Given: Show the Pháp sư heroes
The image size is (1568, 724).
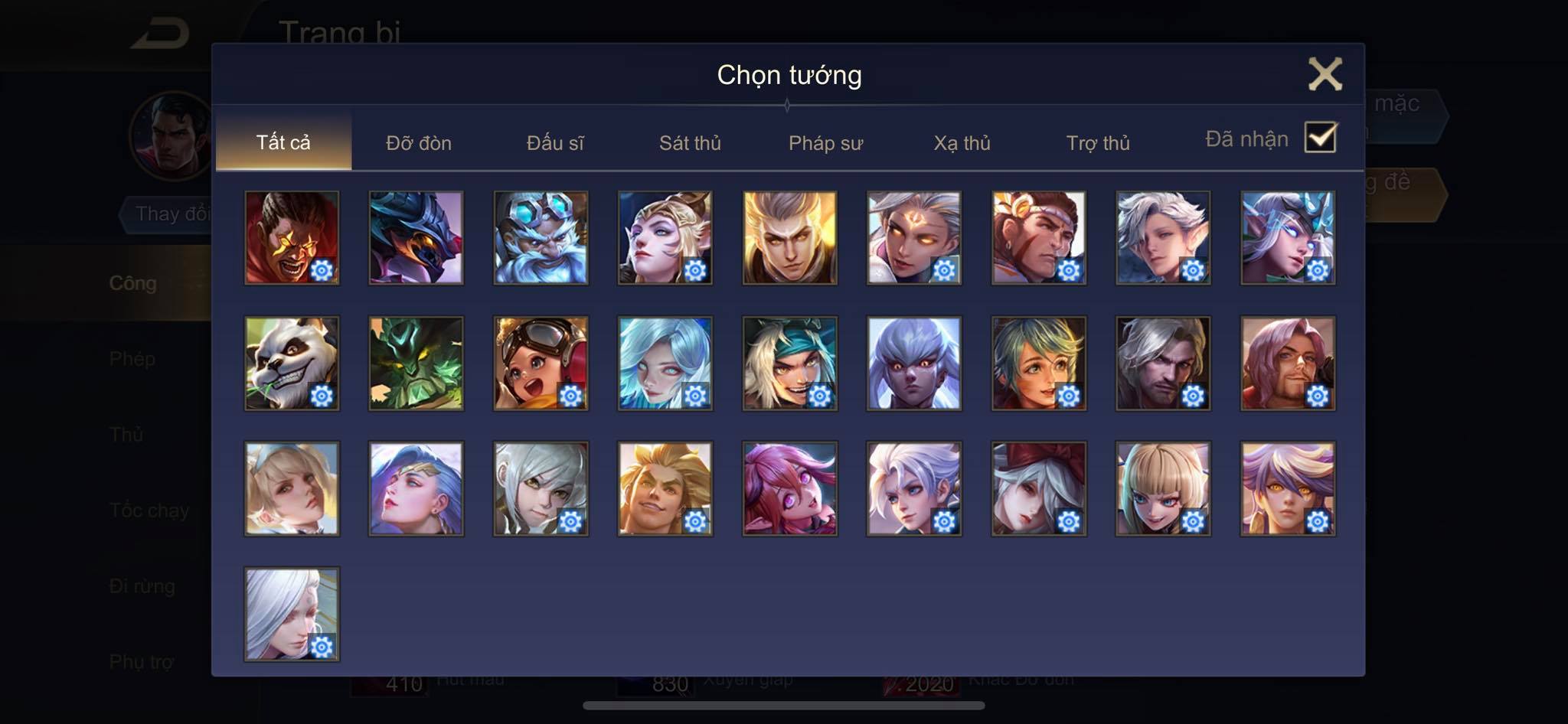Looking at the screenshot, I should (825, 143).
